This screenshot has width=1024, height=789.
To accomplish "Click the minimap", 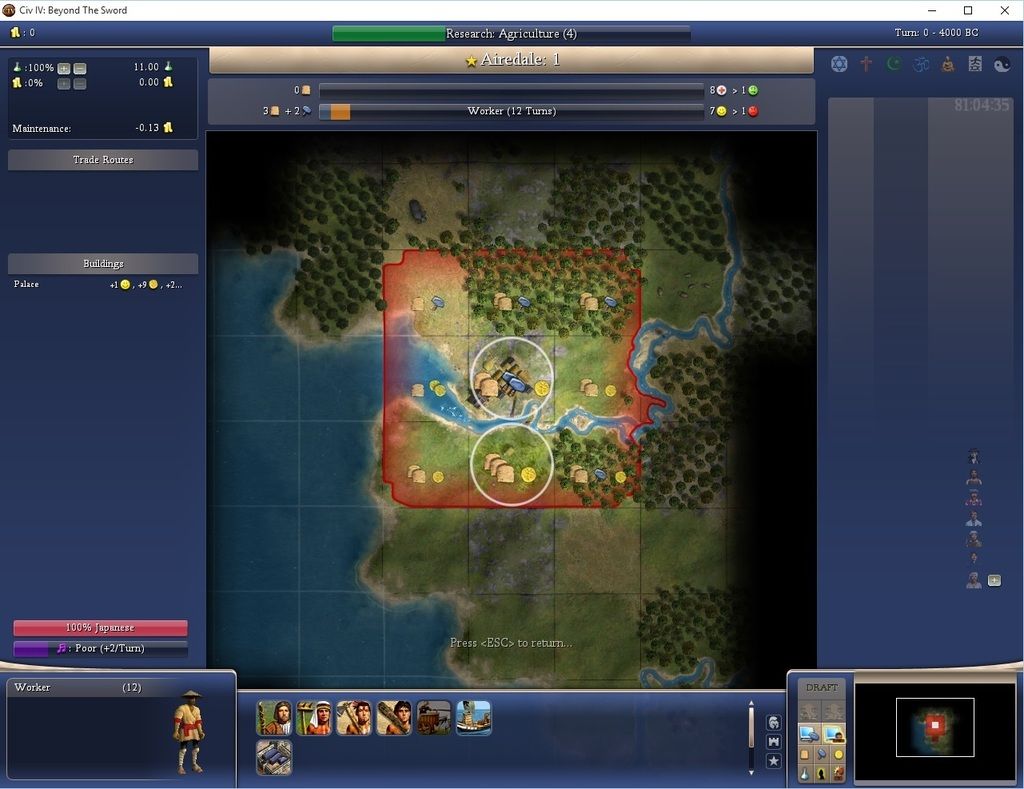I will click(934, 727).
